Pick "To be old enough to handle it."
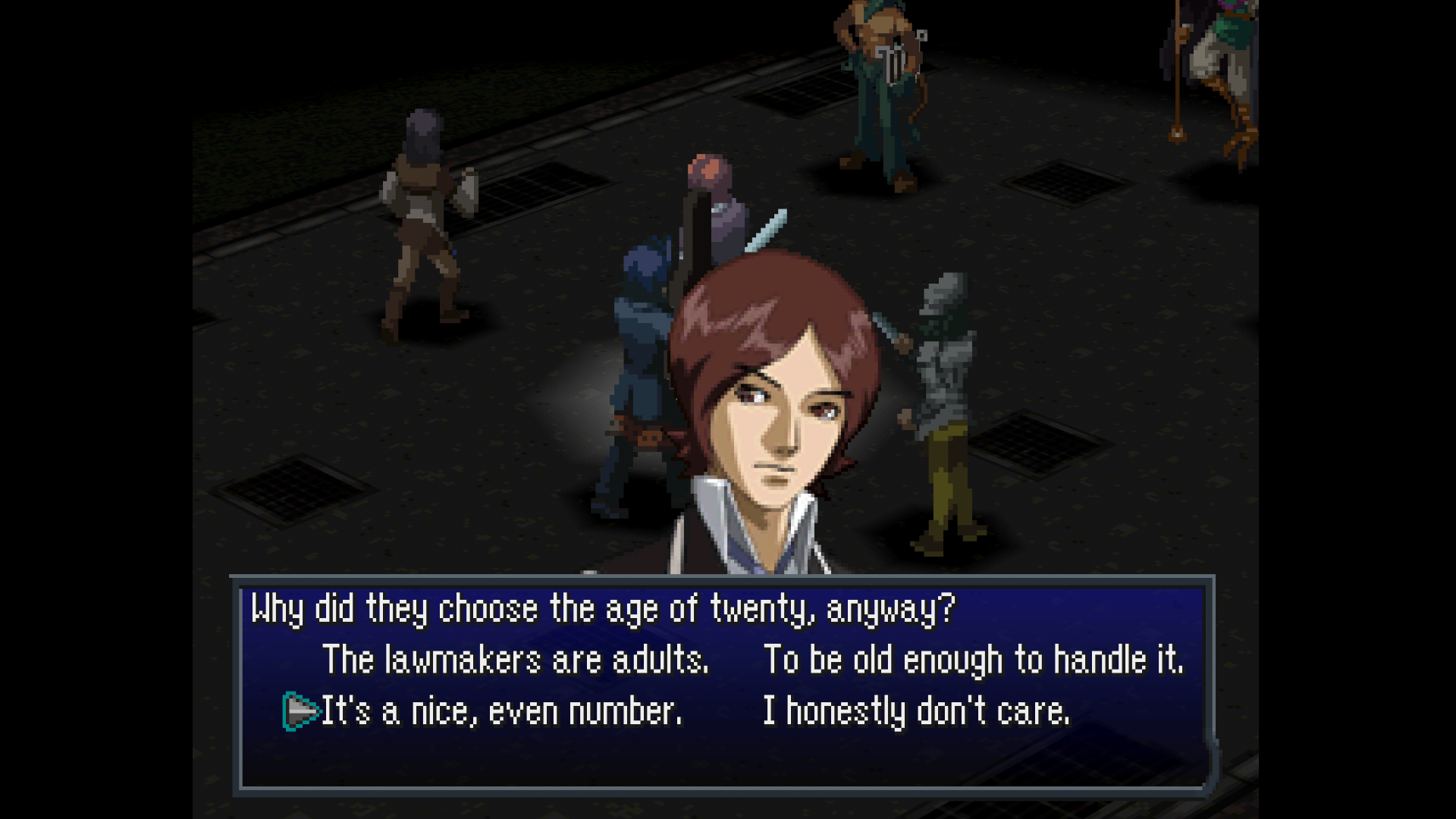Image resolution: width=1456 pixels, height=819 pixels. tap(973, 660)
